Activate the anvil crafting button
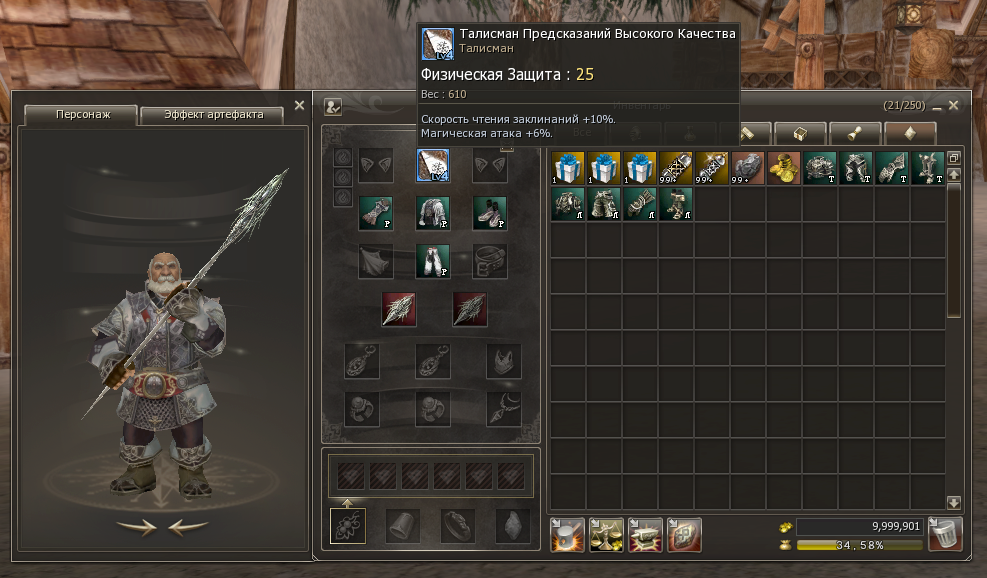 [645, 535]
